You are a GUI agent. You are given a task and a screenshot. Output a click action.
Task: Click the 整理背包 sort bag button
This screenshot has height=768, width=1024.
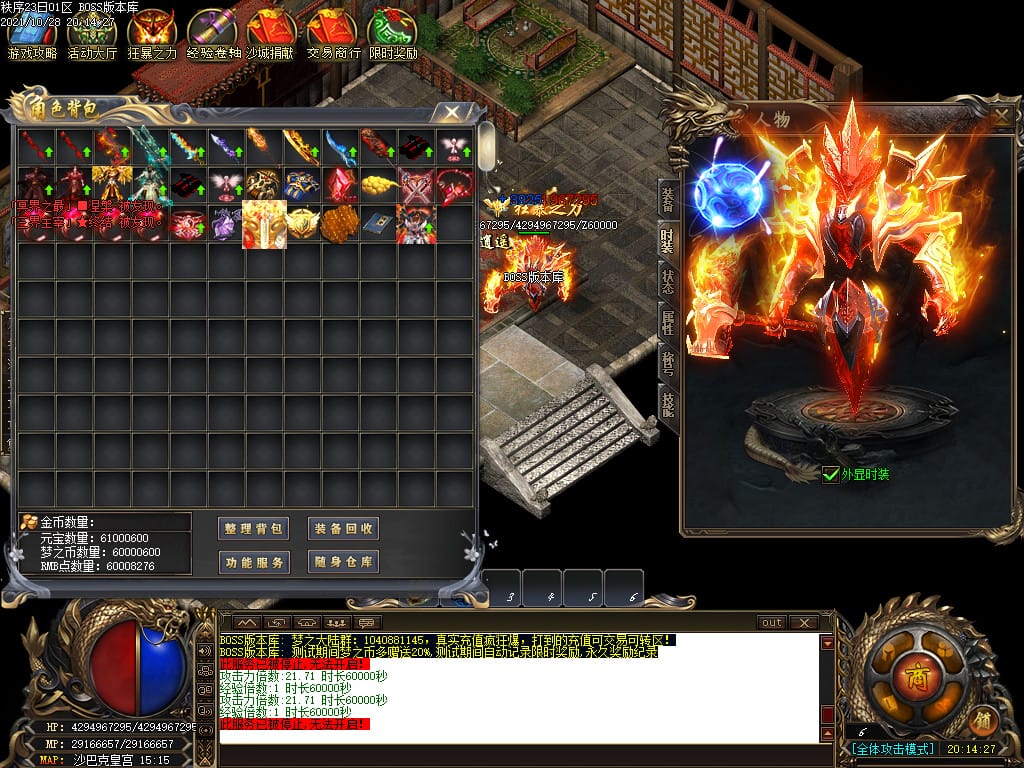(x=253, y=529)
